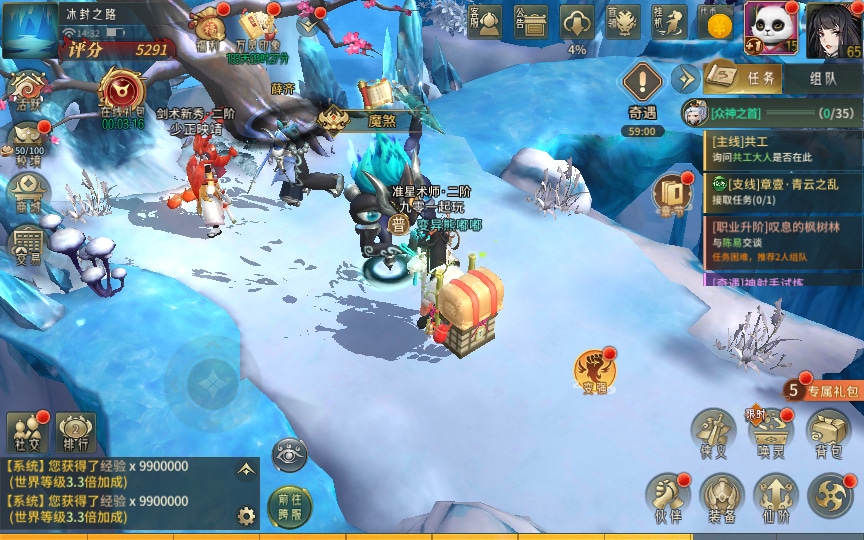Open the 伙伴 companions menu
The height and width of the screenshot is (540, 864).
click(666, 497)
